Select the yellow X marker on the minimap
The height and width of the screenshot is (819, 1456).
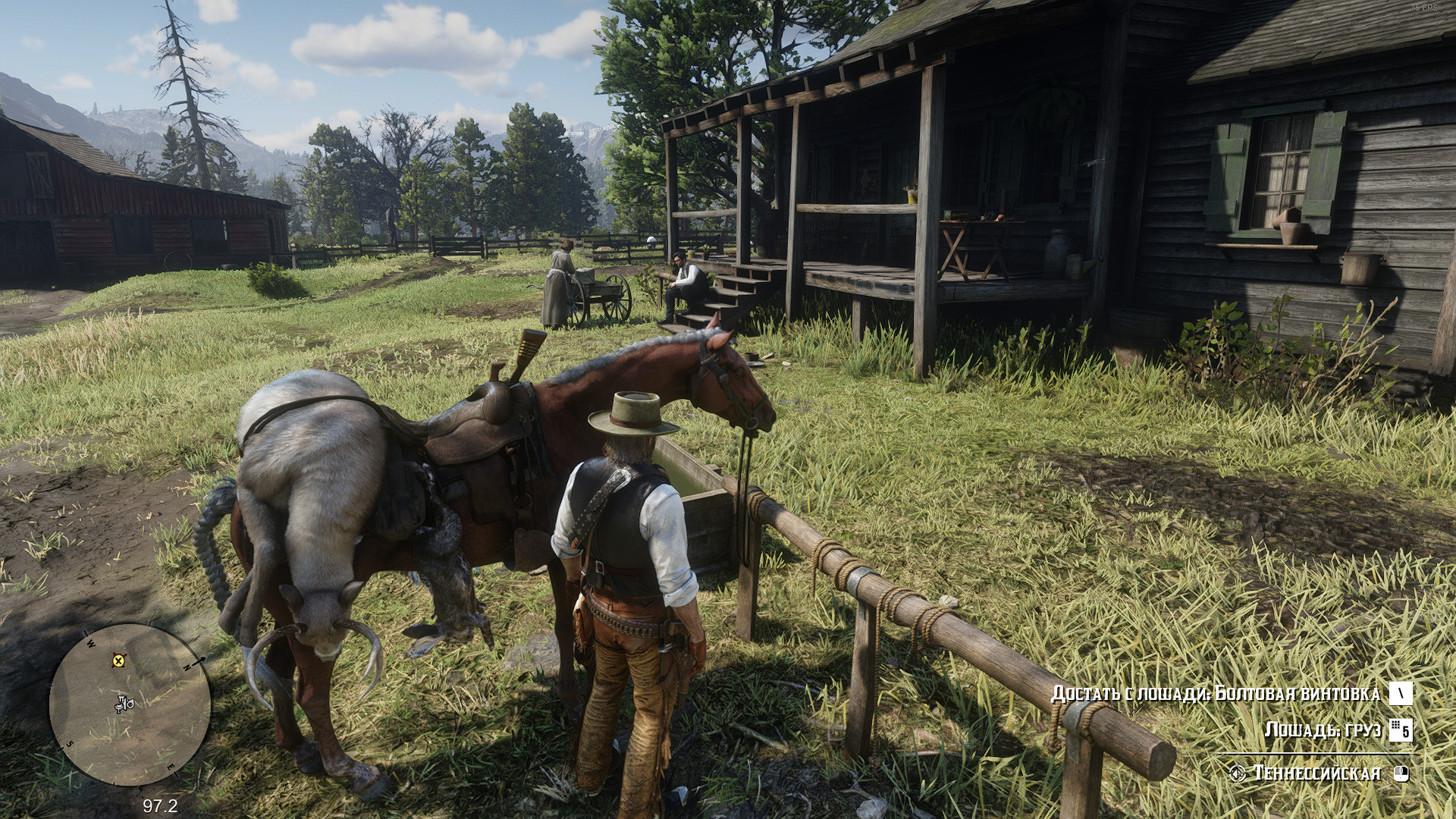(118, 661)
